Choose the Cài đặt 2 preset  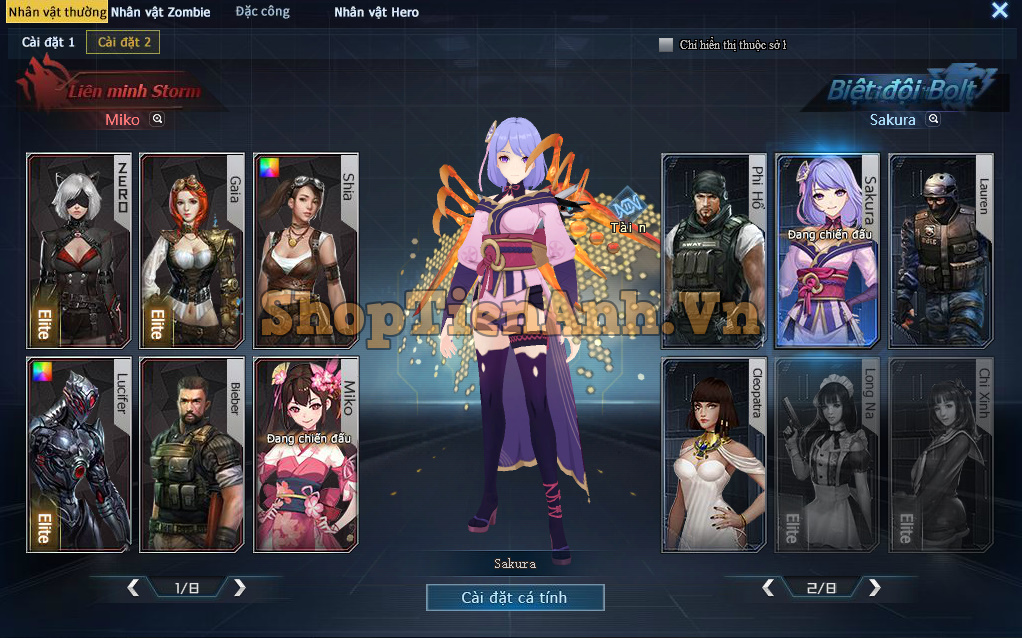point(123,42)
